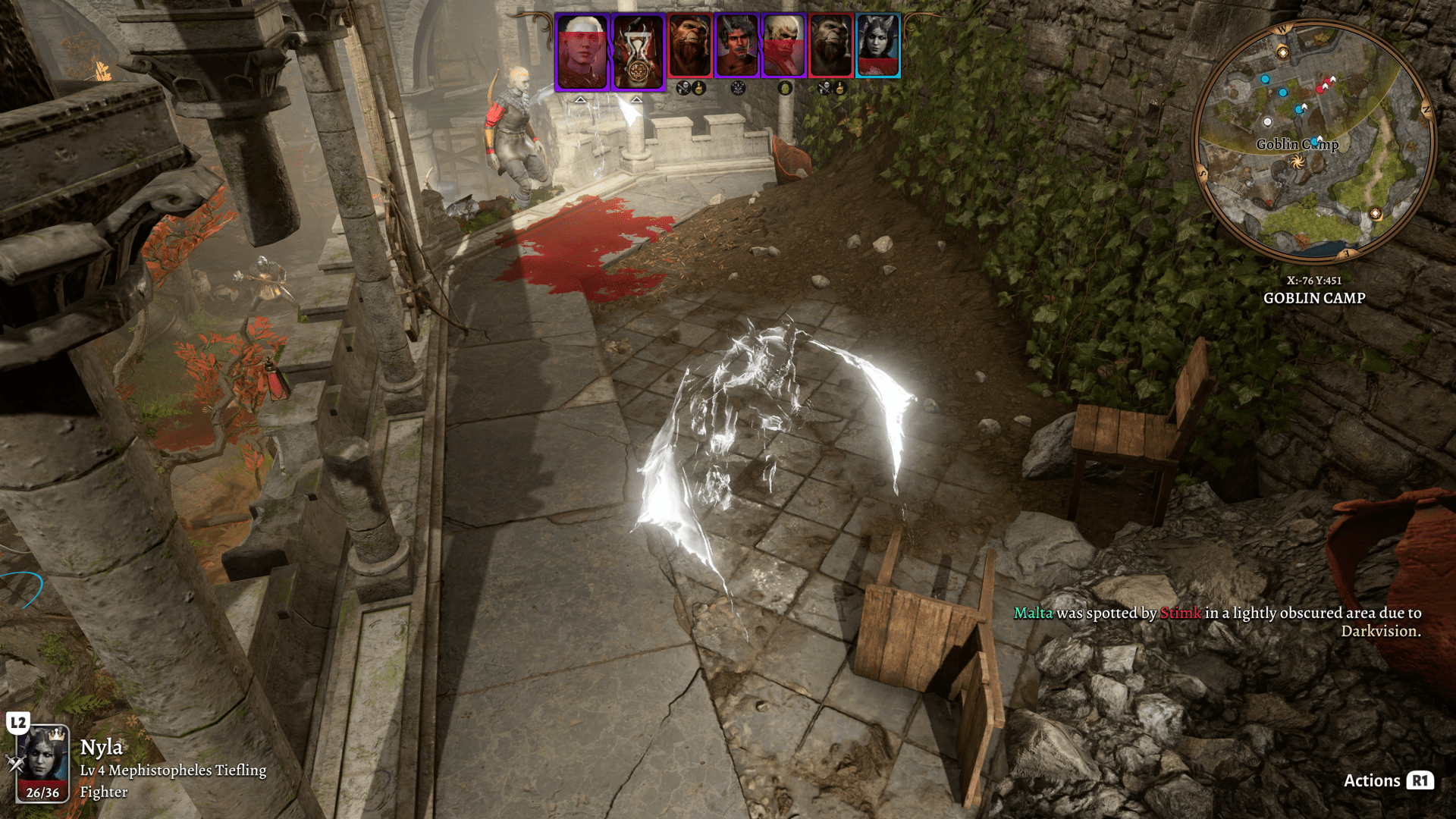Image resolution: width=1456 pixels, height=819 pixels.
Task: Click Nyla's character portrait
Action: 42,762
